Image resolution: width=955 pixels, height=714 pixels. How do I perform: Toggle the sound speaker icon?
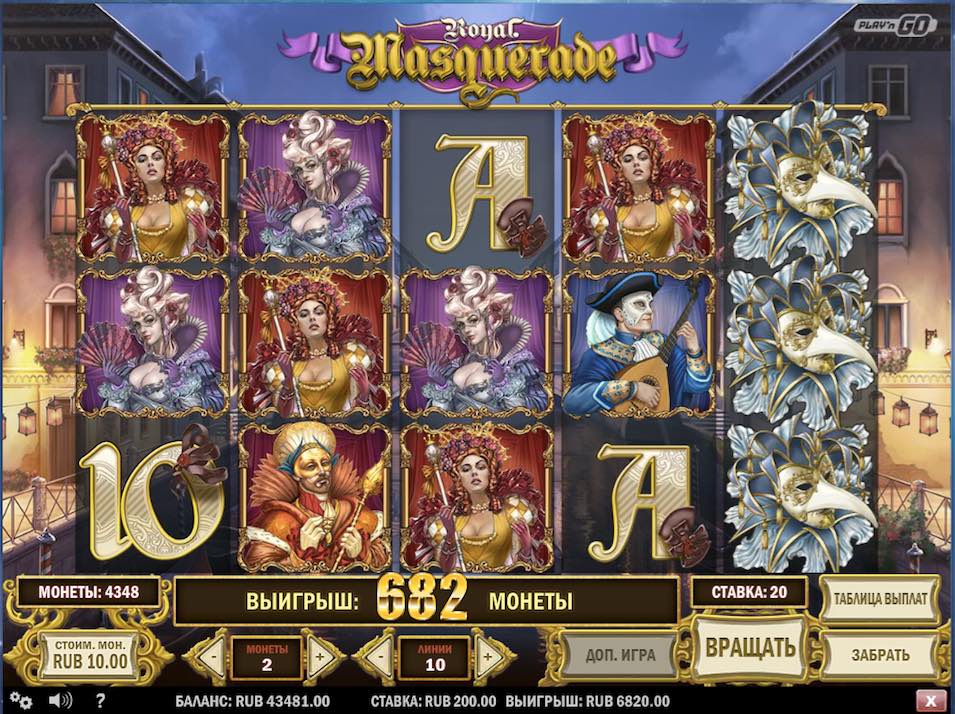pos(59,700)
